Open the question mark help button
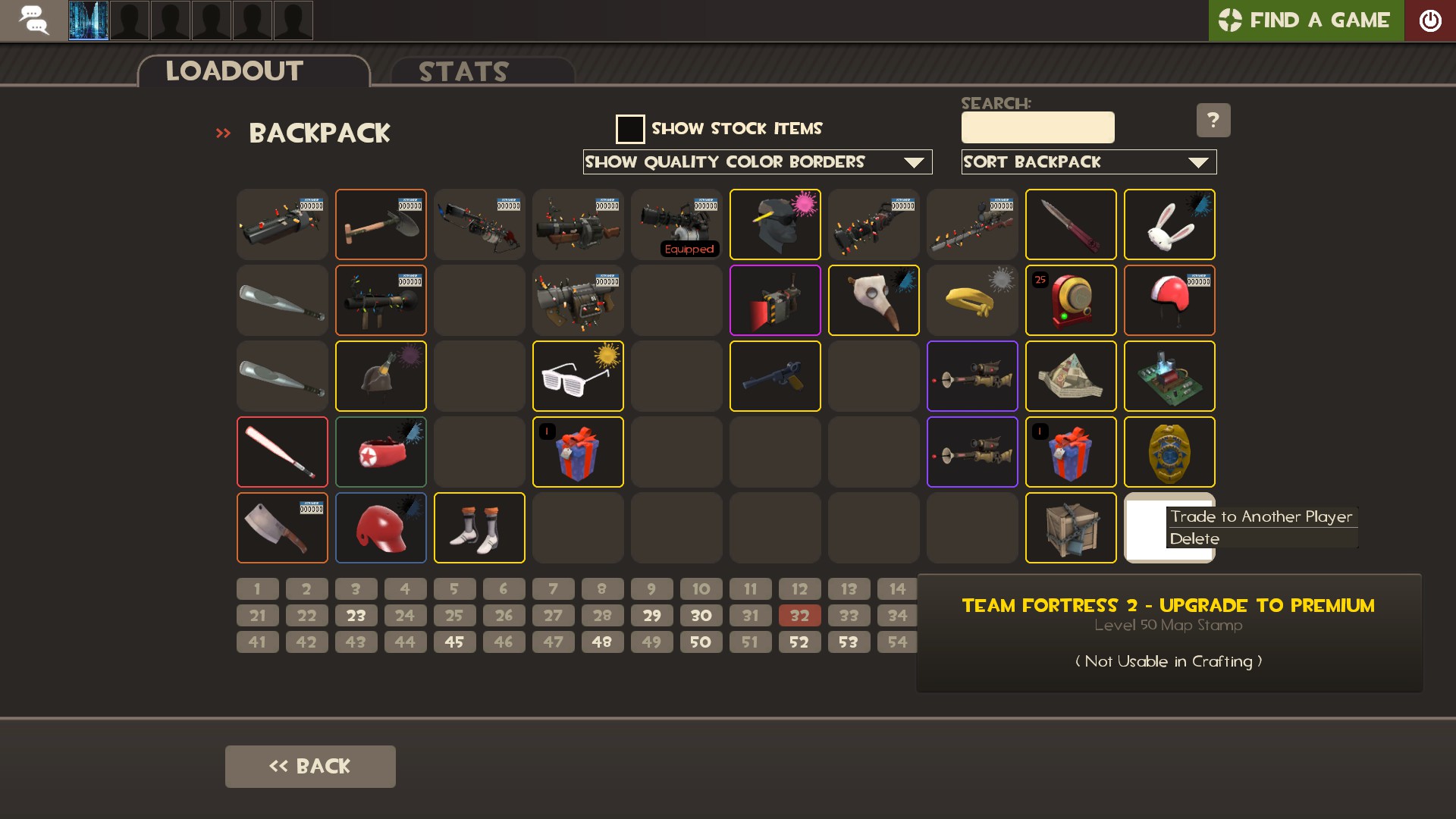This screenshot has height=819, width=1456. tap(1213, 120)
